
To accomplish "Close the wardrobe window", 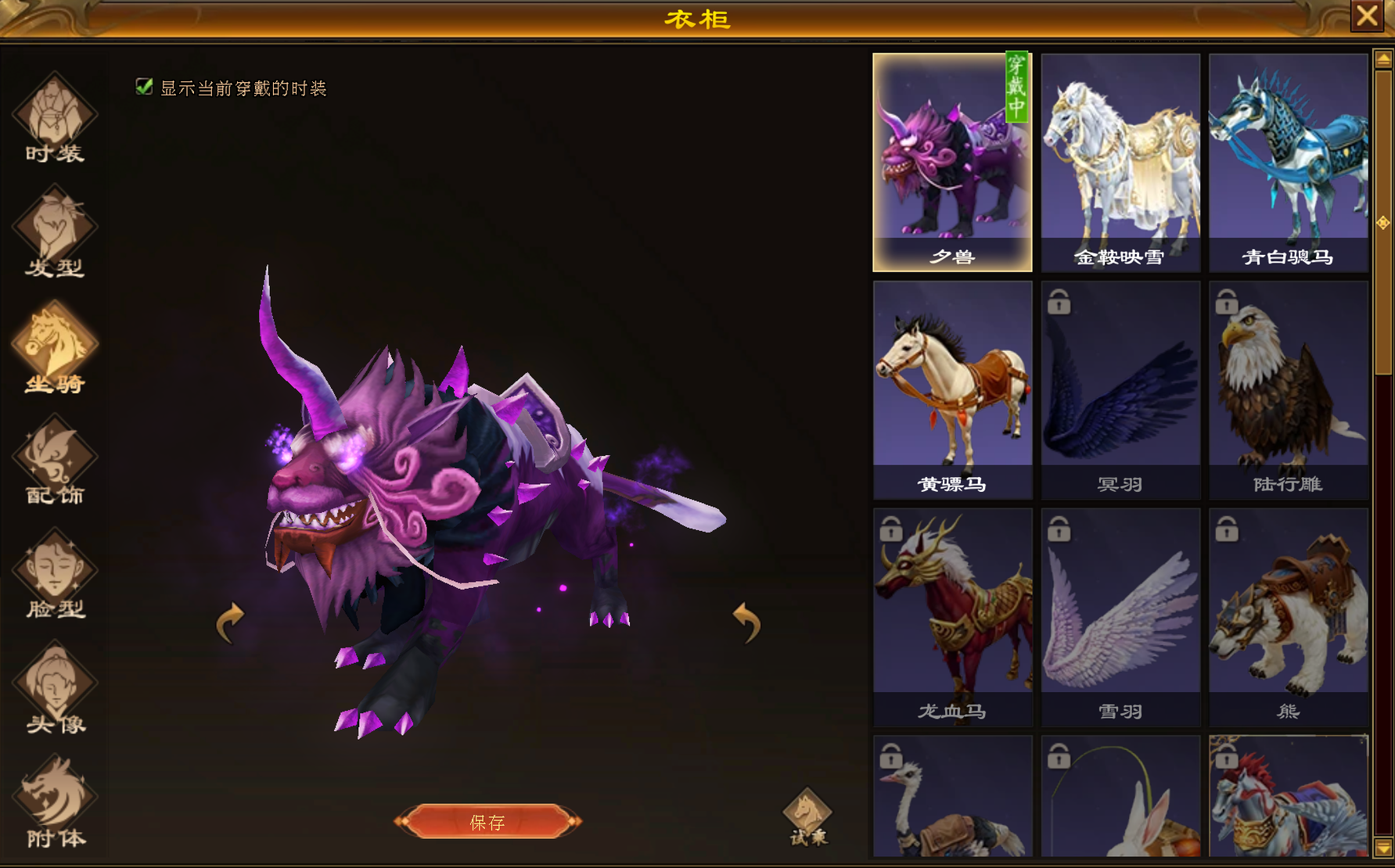I will [x=1367, y=16].
